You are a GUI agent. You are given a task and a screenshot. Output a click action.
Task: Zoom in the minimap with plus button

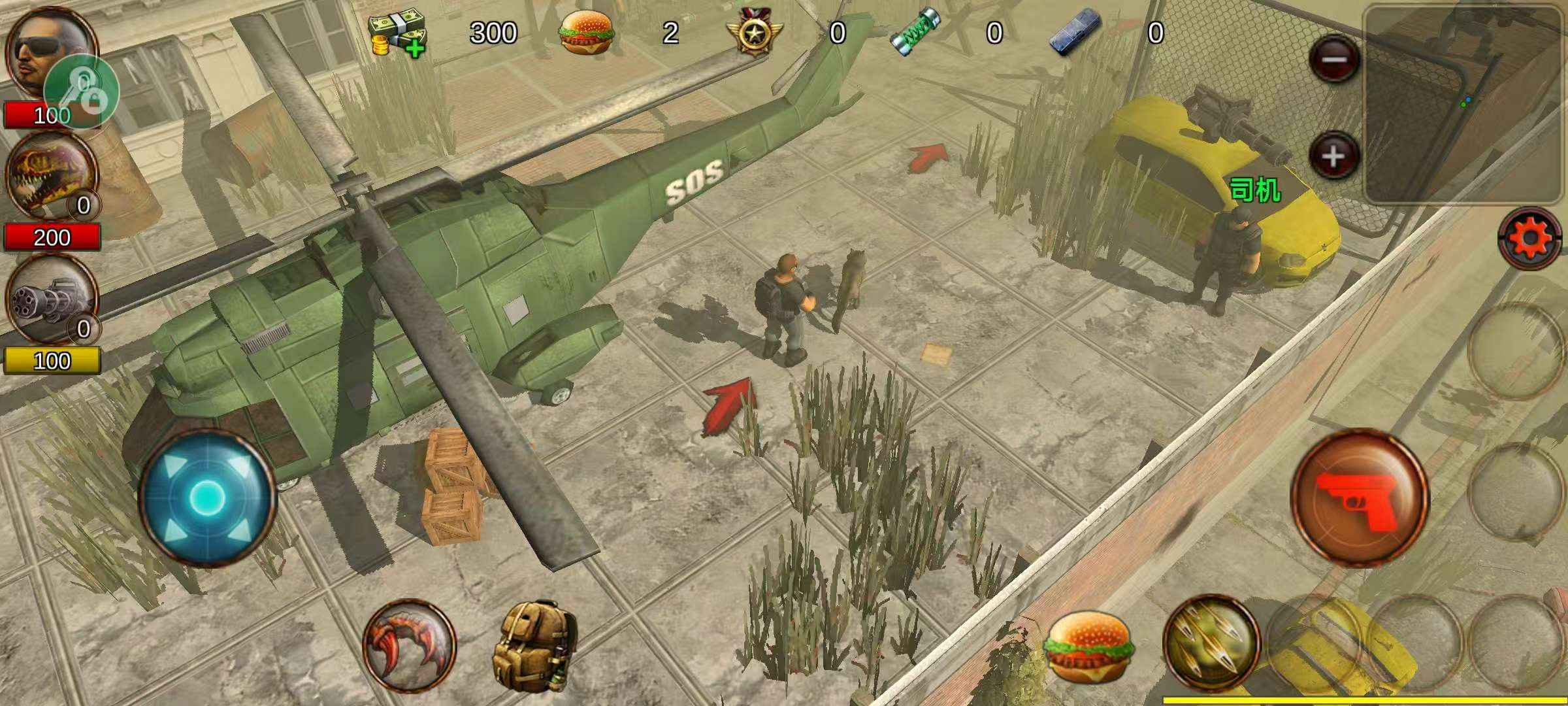(x=1333, y=157)
